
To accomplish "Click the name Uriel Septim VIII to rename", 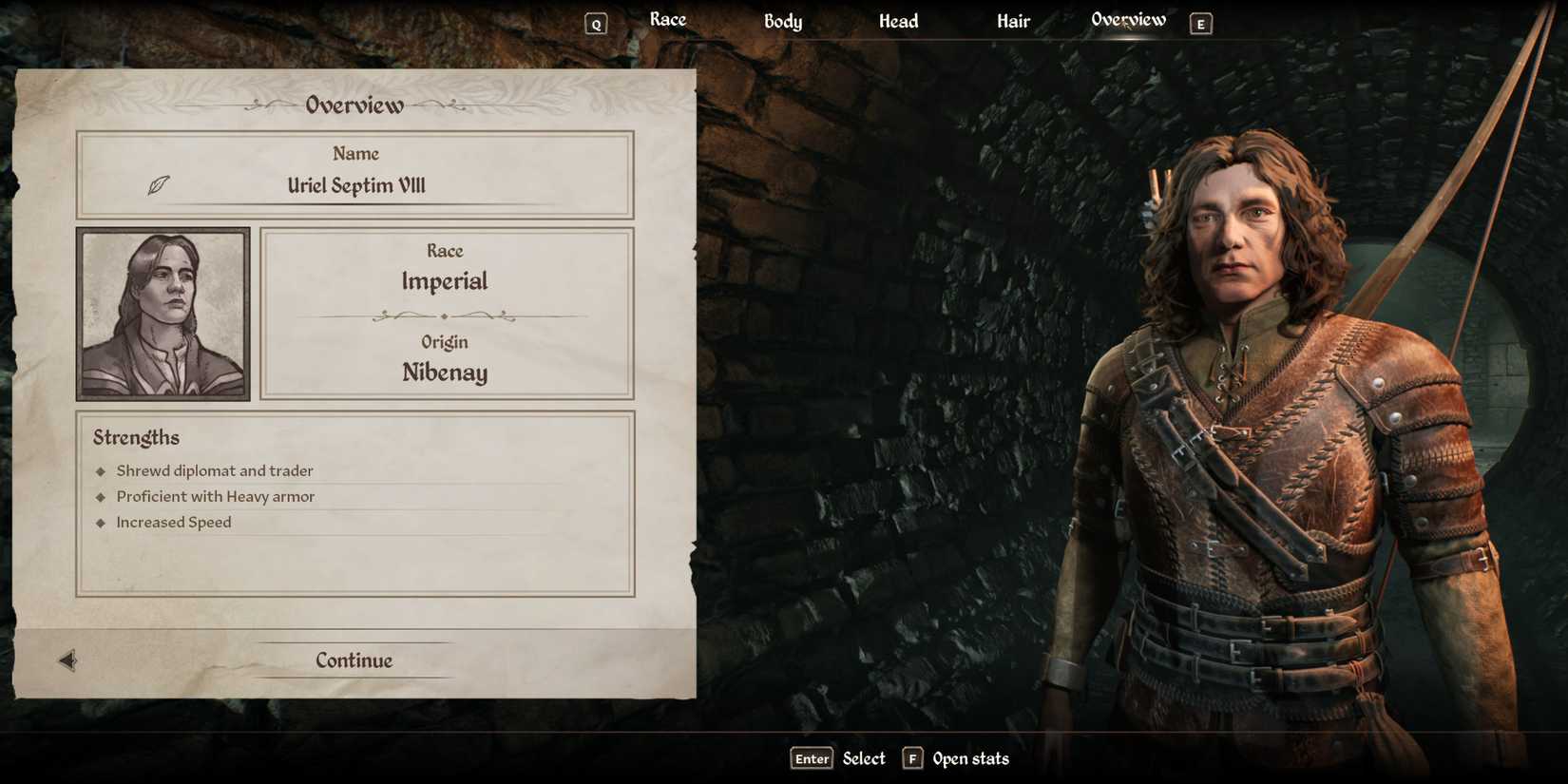I will coord(356,185).
